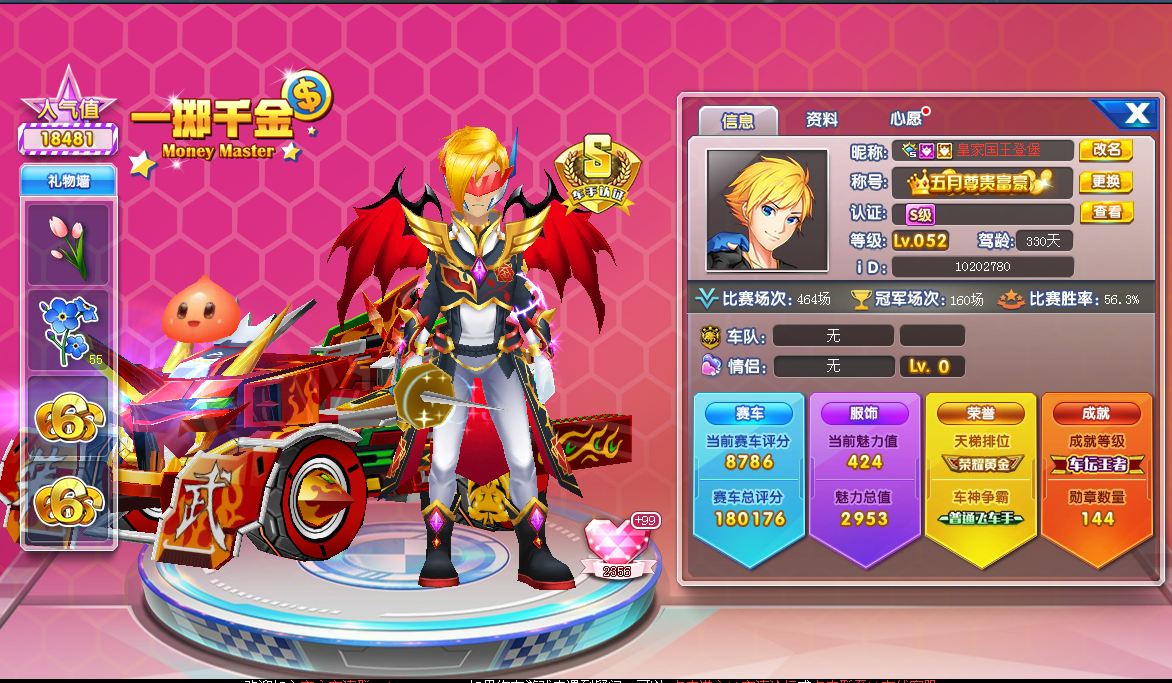Open the 资料 tab
1172x683 pixels.
(822, 120)
